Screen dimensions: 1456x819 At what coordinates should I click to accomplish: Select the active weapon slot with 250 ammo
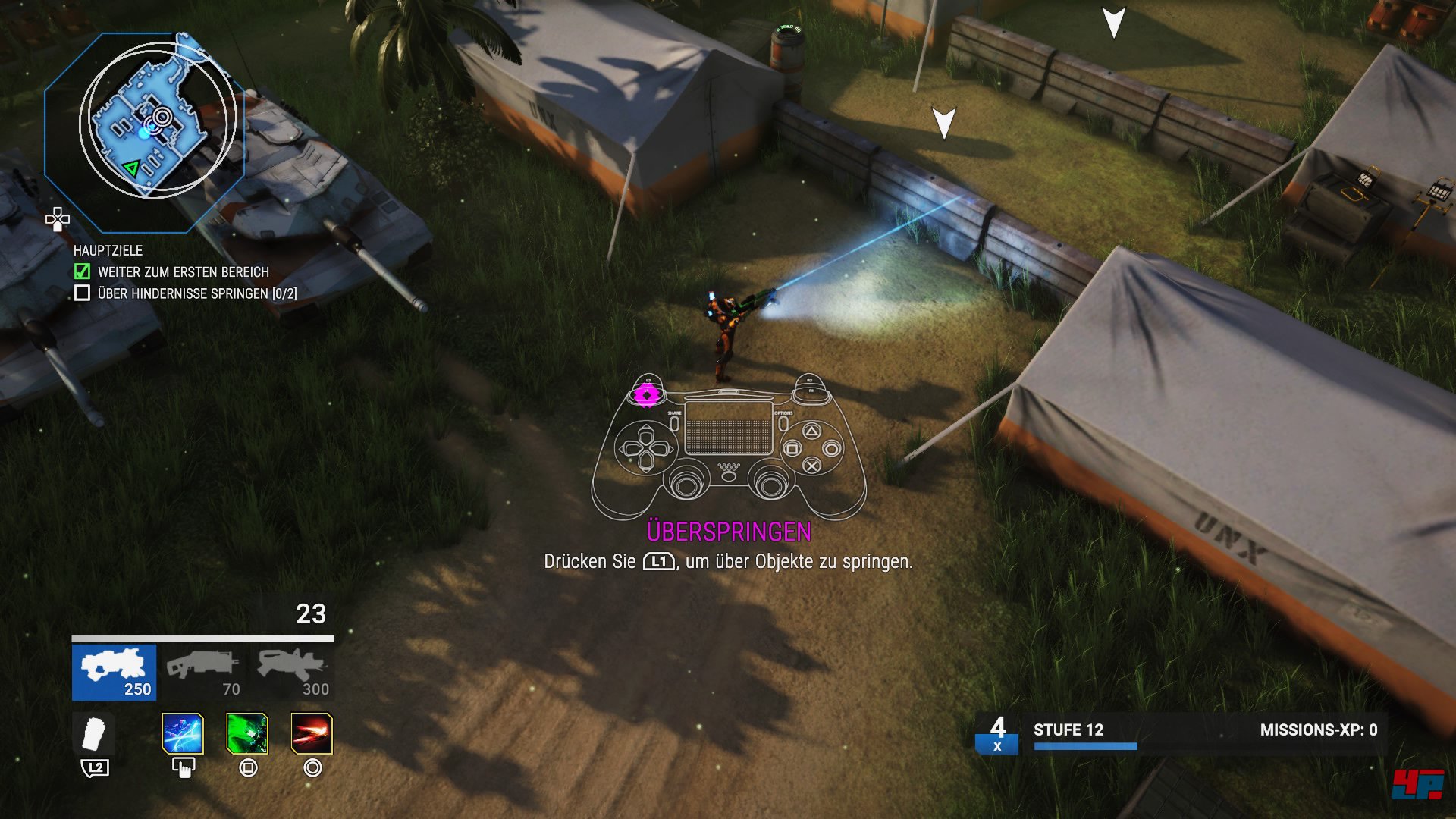[x=115, y=672]
